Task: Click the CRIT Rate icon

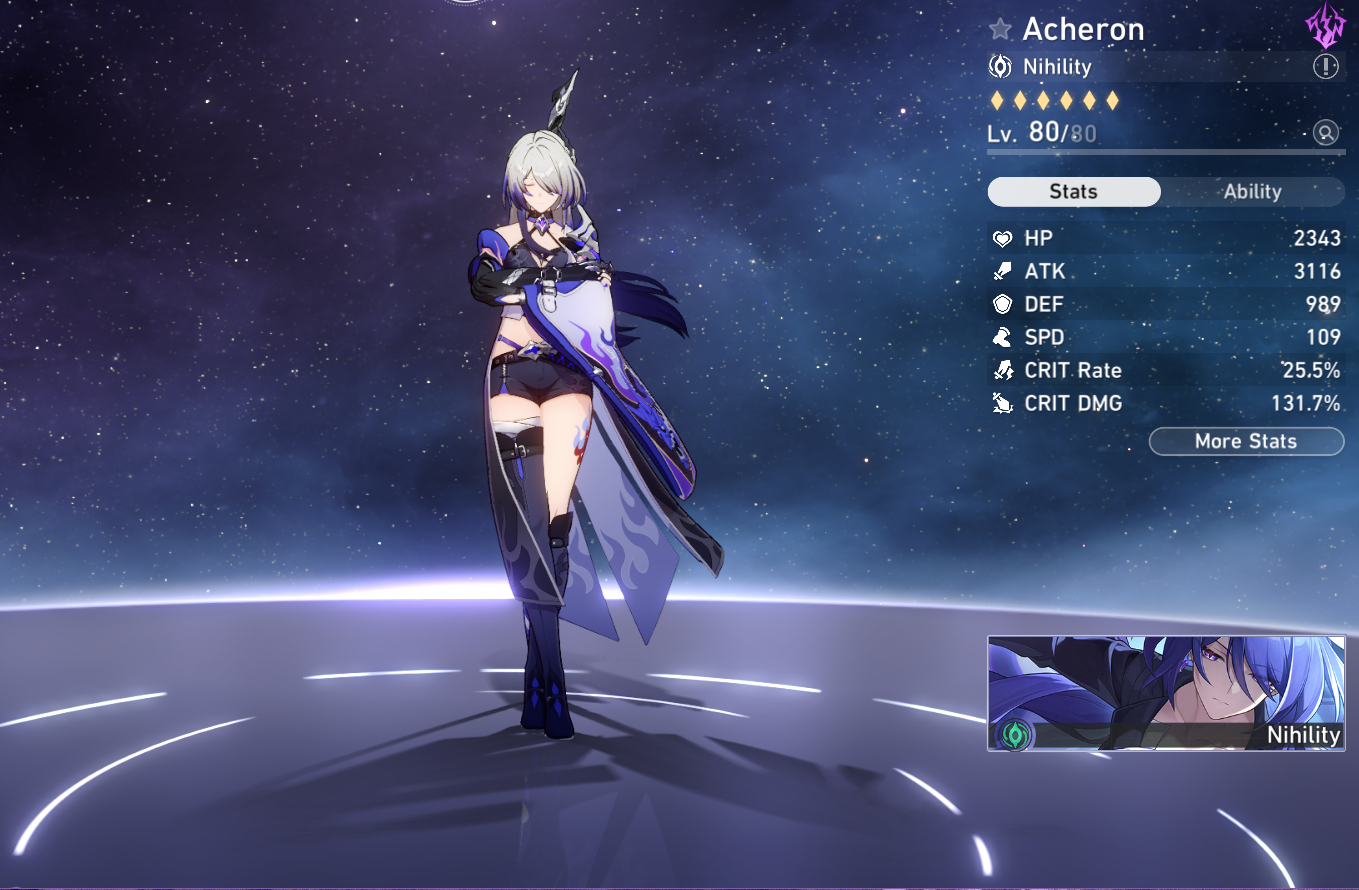Action: 1001,370
